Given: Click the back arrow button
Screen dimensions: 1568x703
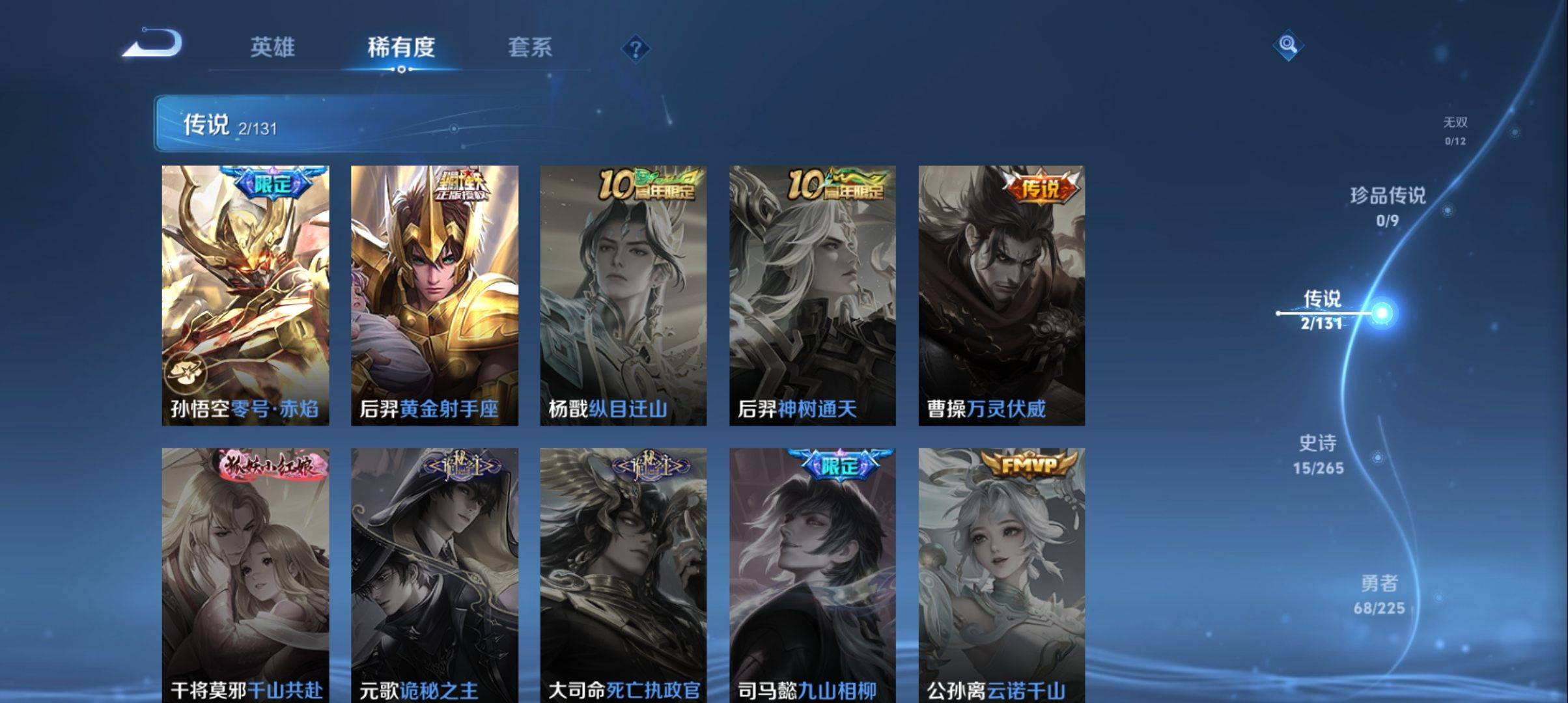Looking at the screenshot, I should (153, 44).
